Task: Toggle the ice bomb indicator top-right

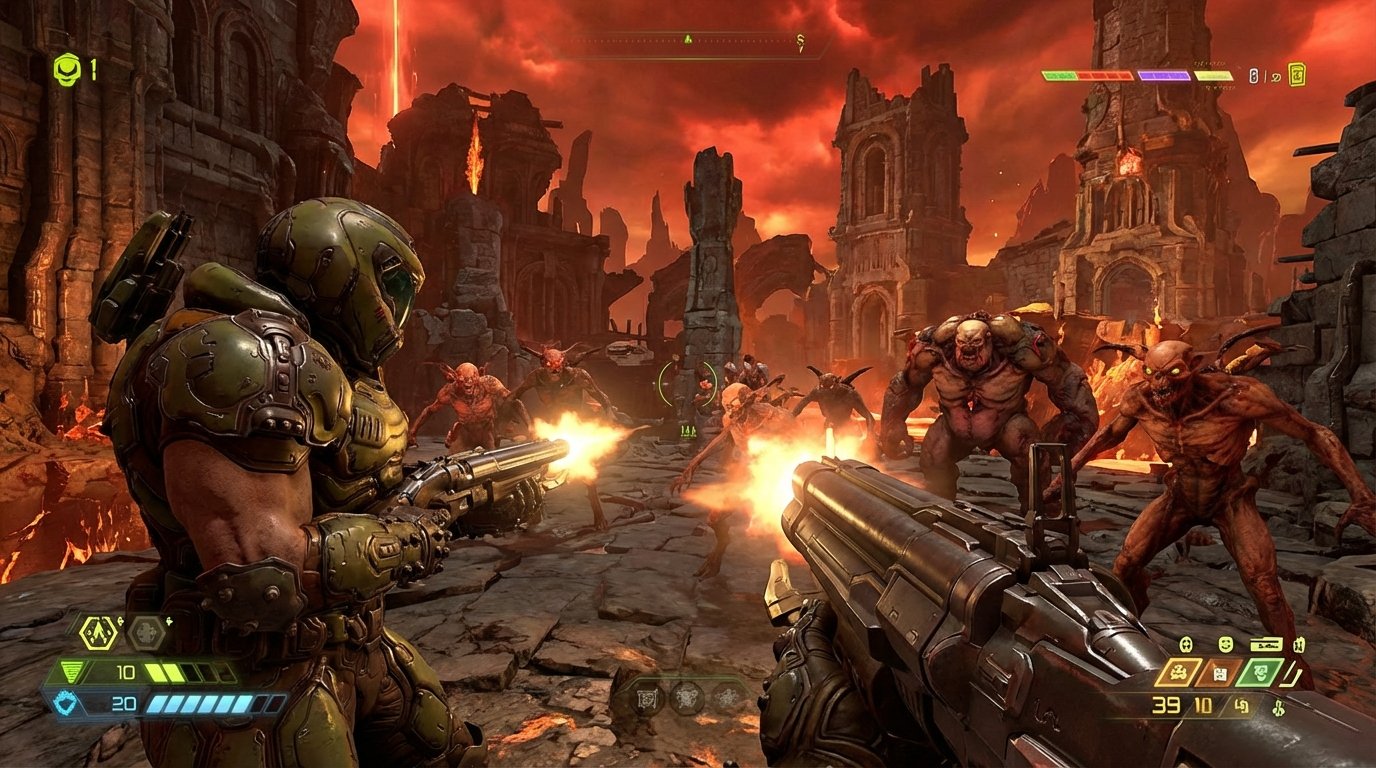Action: click(x=1277, y=75)
